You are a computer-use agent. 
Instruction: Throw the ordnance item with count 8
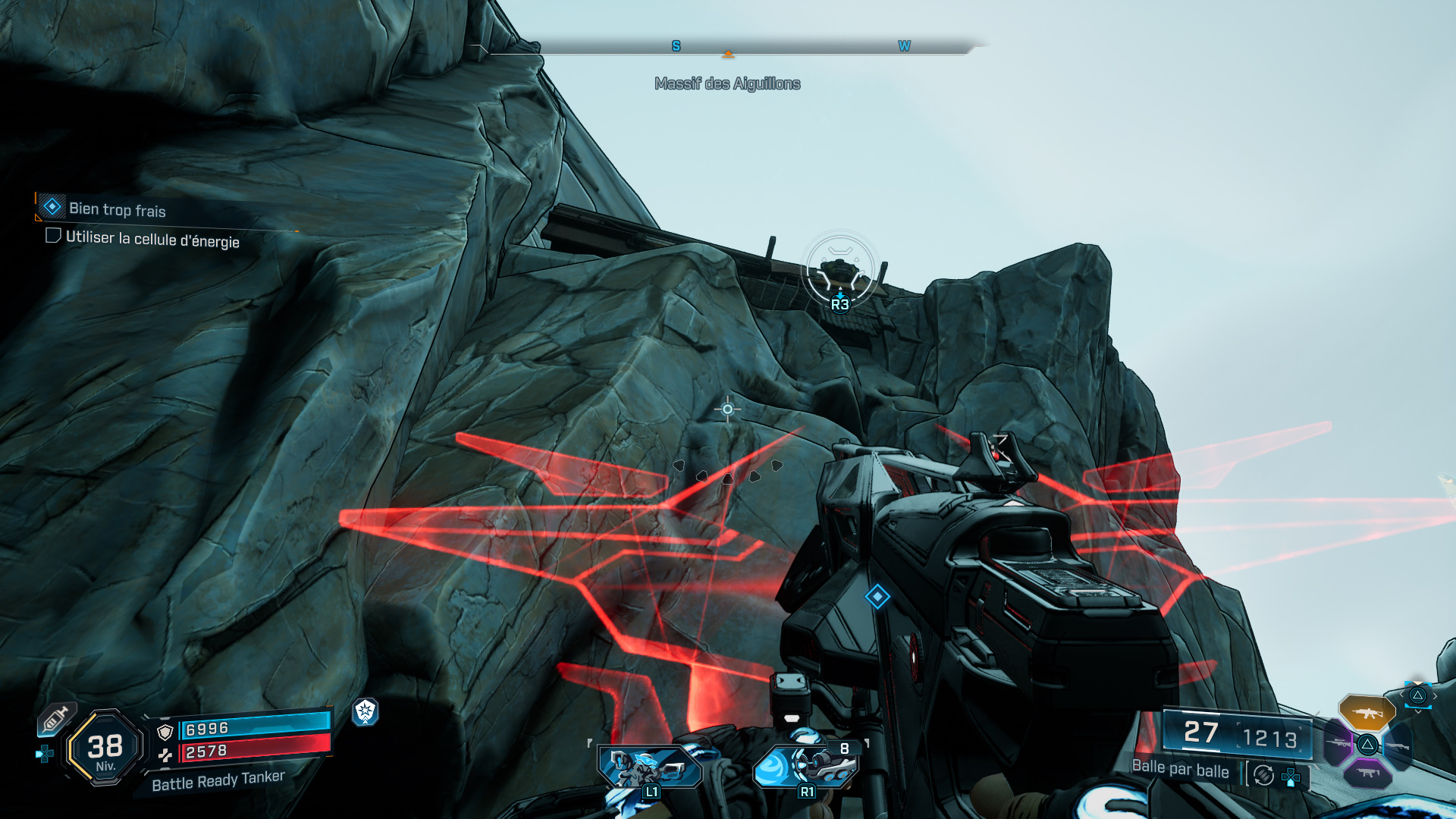[806, 766]
